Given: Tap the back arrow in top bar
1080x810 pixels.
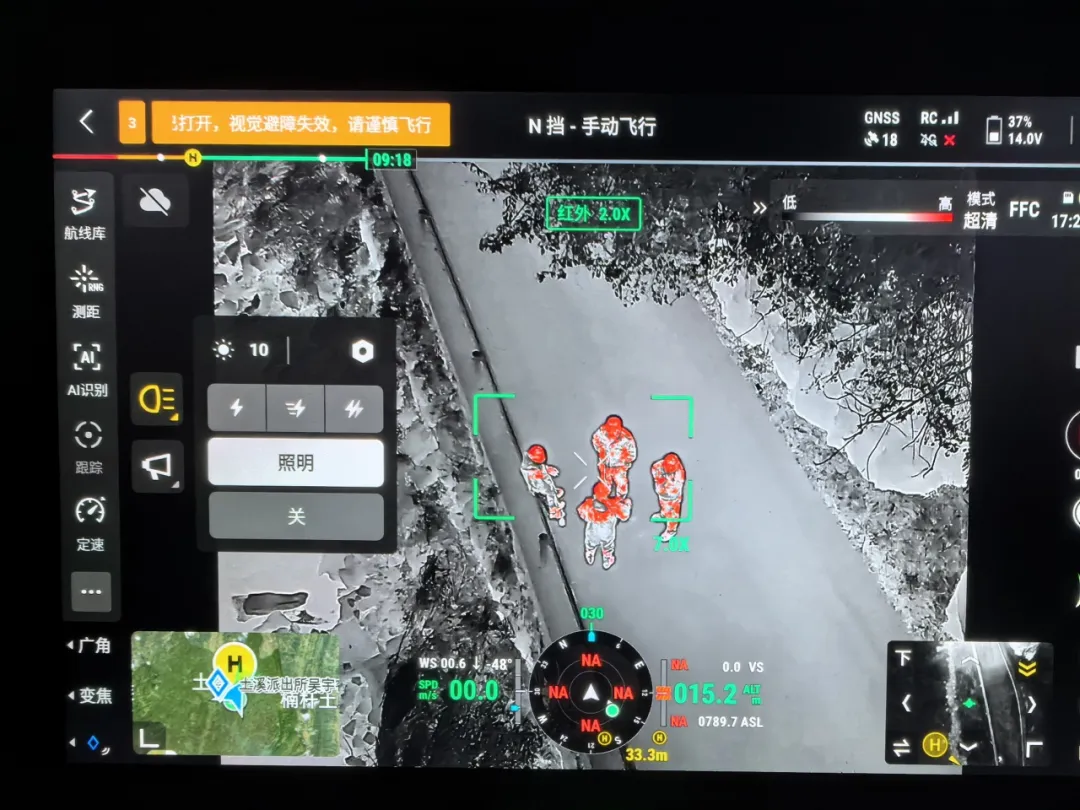Looking at the screenshot, I should [x=86, y=123].
